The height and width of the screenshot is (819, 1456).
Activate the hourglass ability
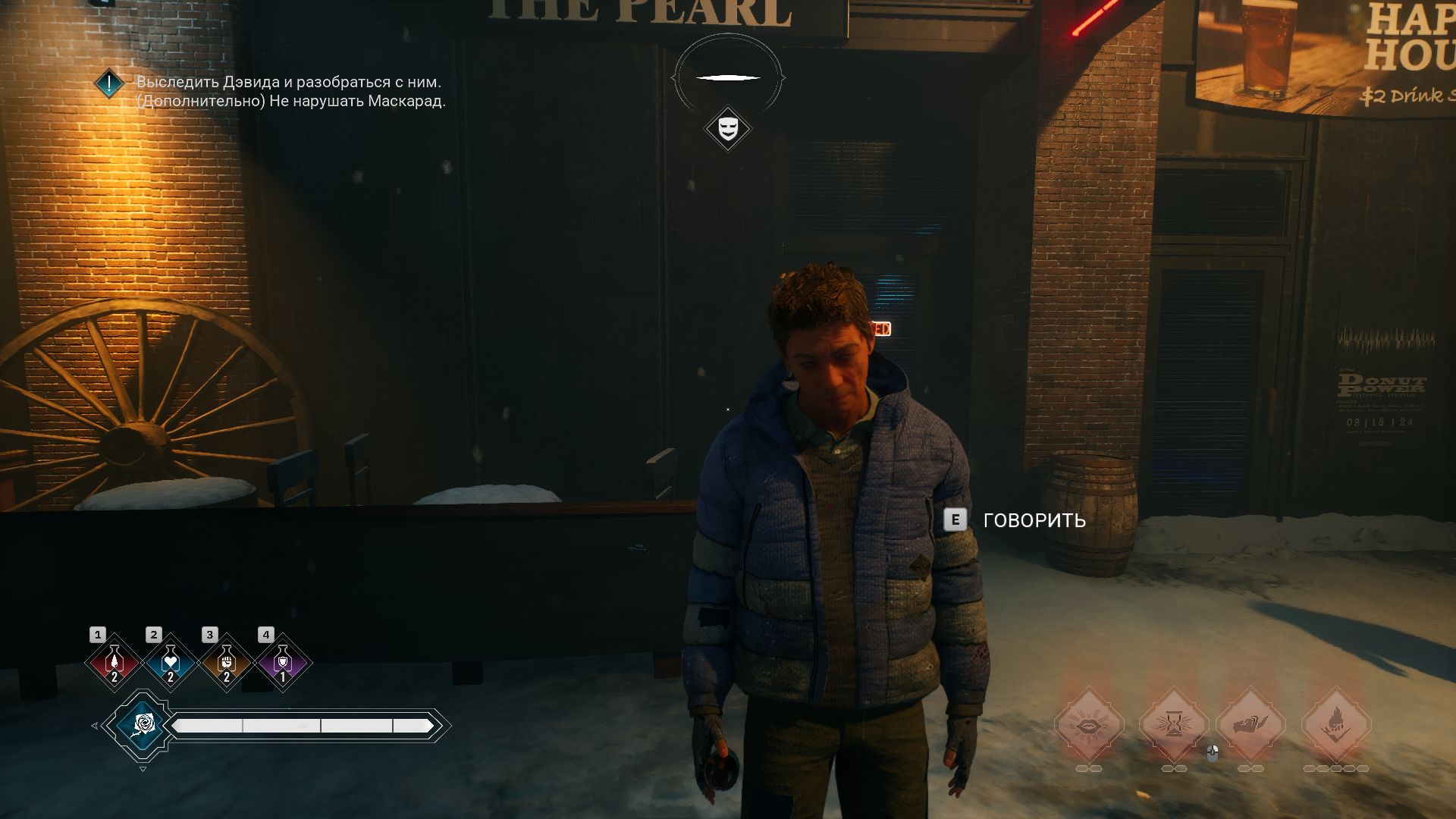tap(1174, 725)
